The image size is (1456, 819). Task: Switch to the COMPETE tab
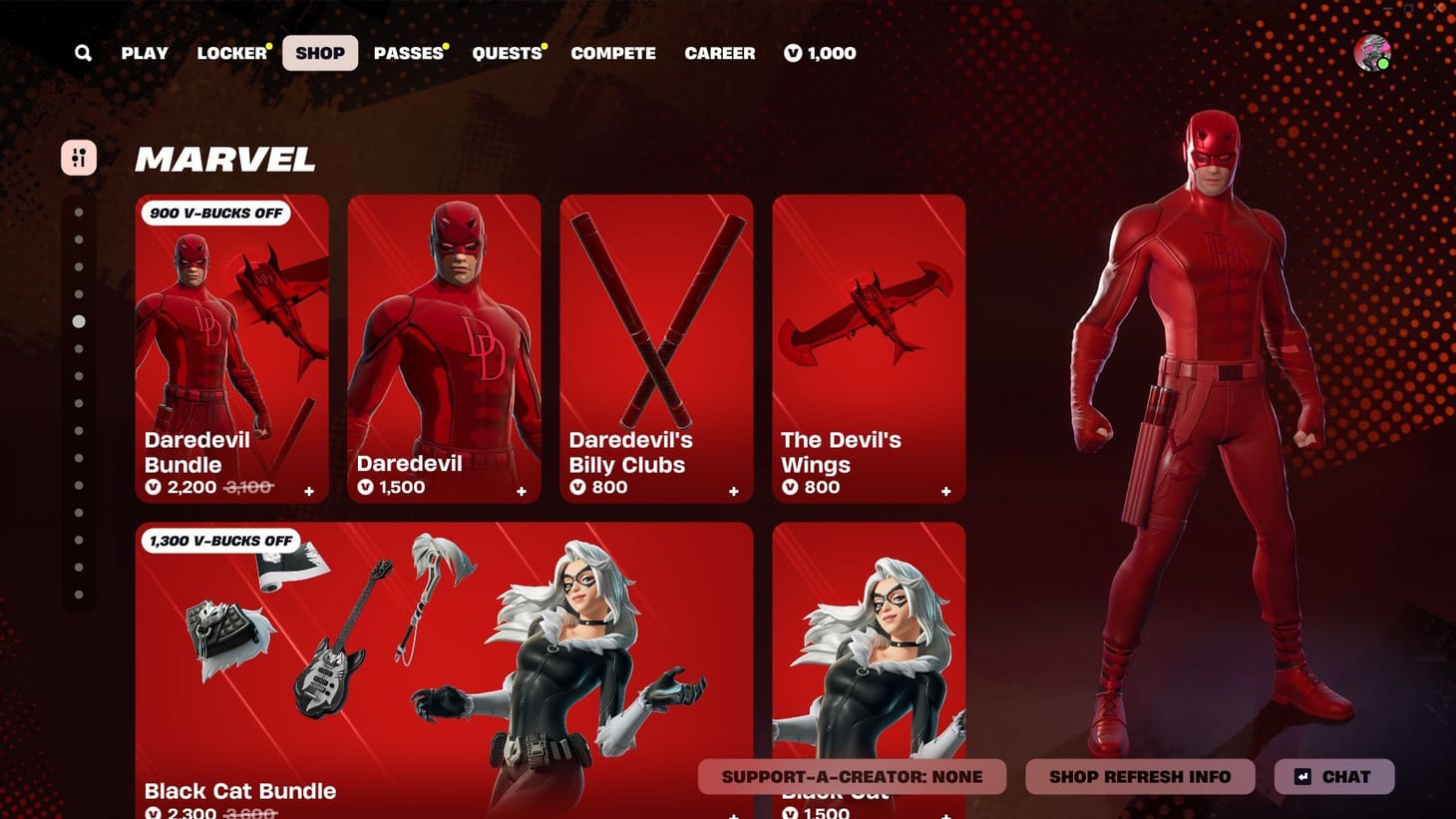point(613,53)
